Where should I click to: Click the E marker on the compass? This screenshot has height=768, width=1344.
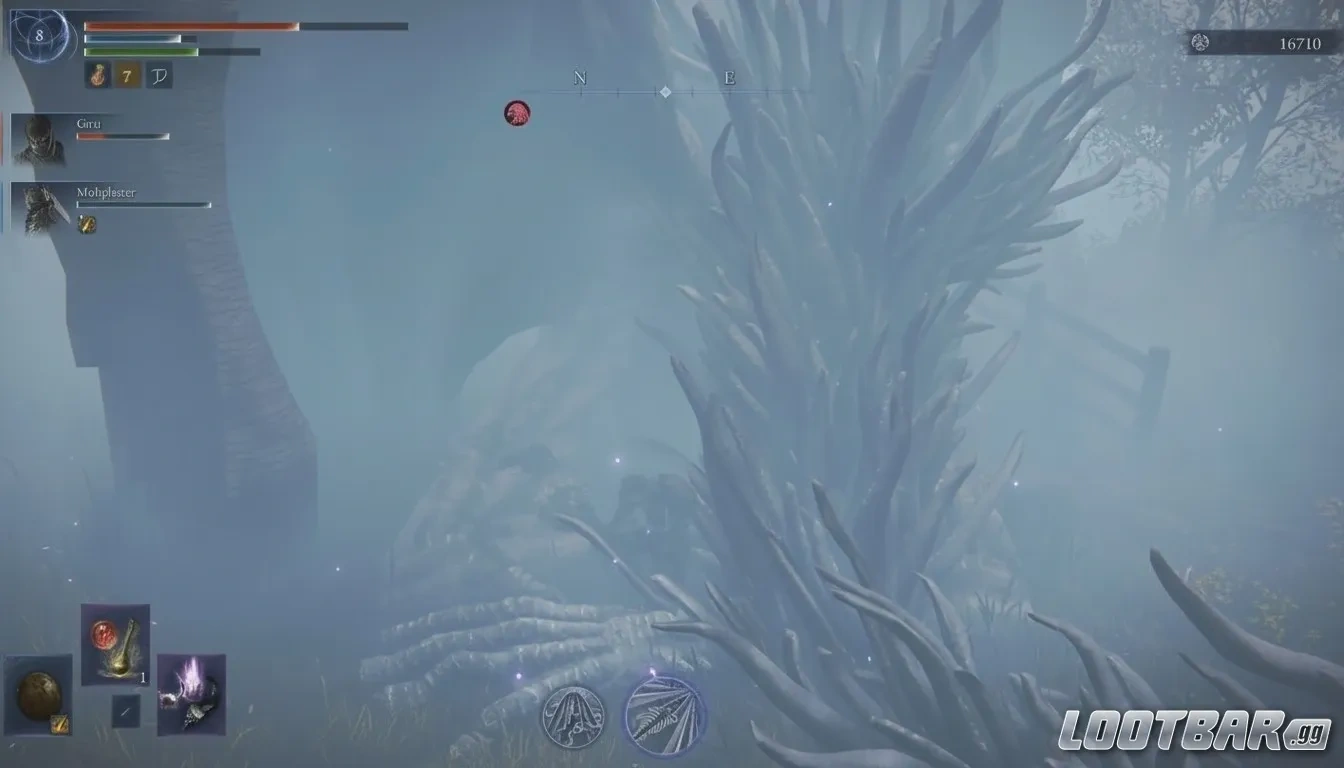tap(730, 77)
